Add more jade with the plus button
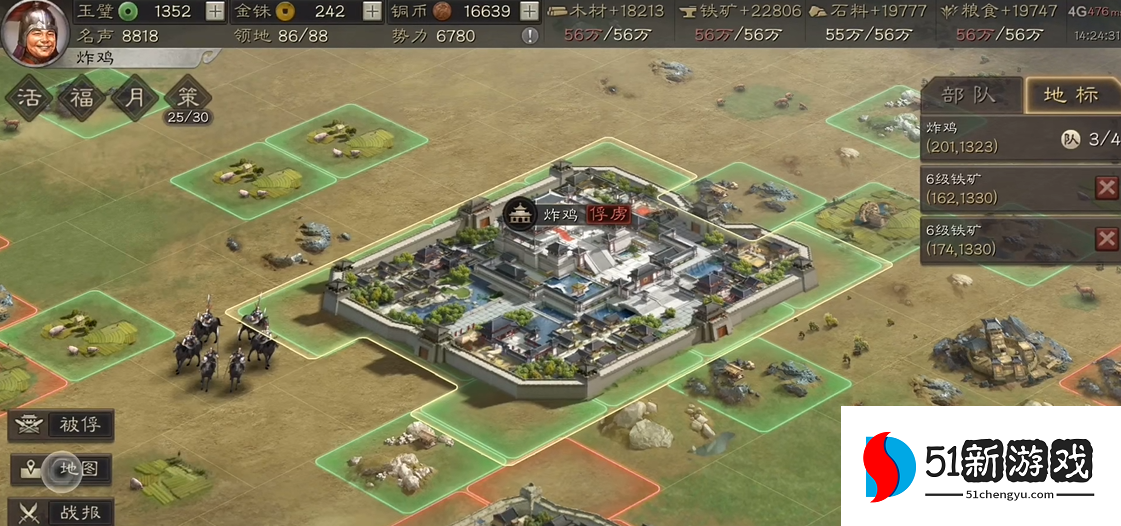The width and height of the screenshot is (1121, 526). click(x=215, y=12)
